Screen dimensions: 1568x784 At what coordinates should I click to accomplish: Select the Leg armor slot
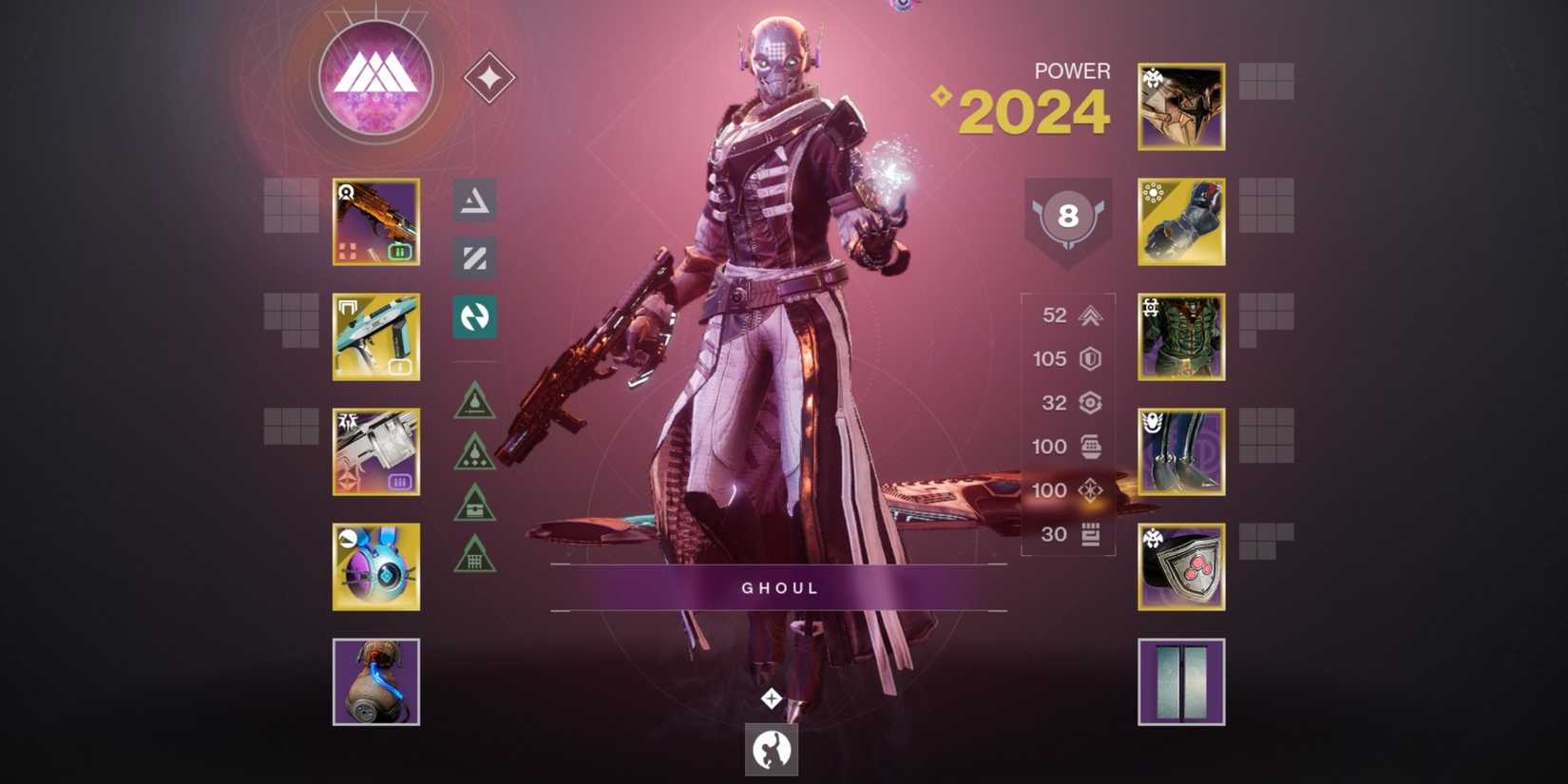pyautogui.click(x=1180, y=453)
